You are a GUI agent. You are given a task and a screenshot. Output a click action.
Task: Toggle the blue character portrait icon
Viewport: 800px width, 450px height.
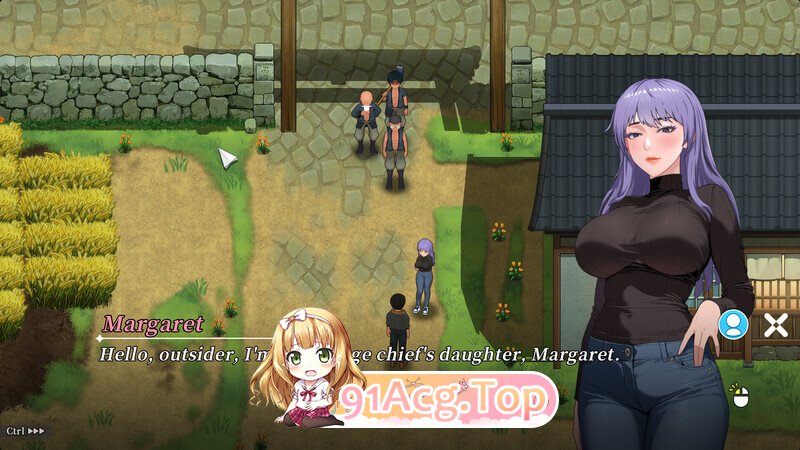734,323
